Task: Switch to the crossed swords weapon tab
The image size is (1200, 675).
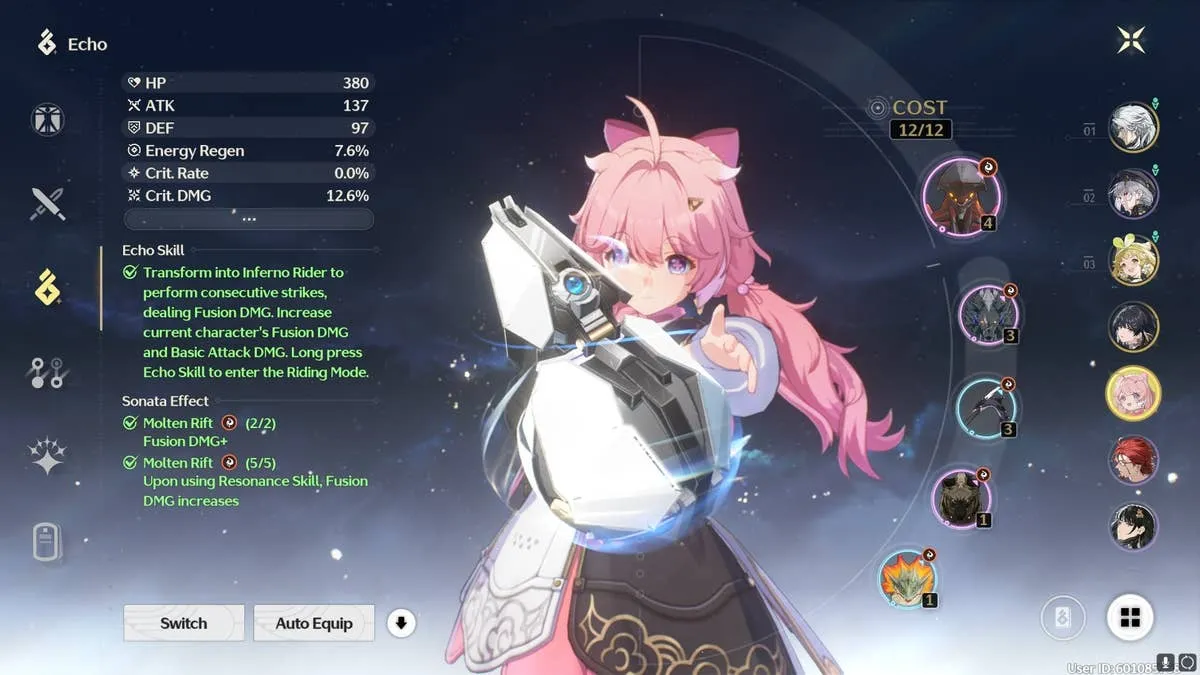Action: [x=48, y=203]
